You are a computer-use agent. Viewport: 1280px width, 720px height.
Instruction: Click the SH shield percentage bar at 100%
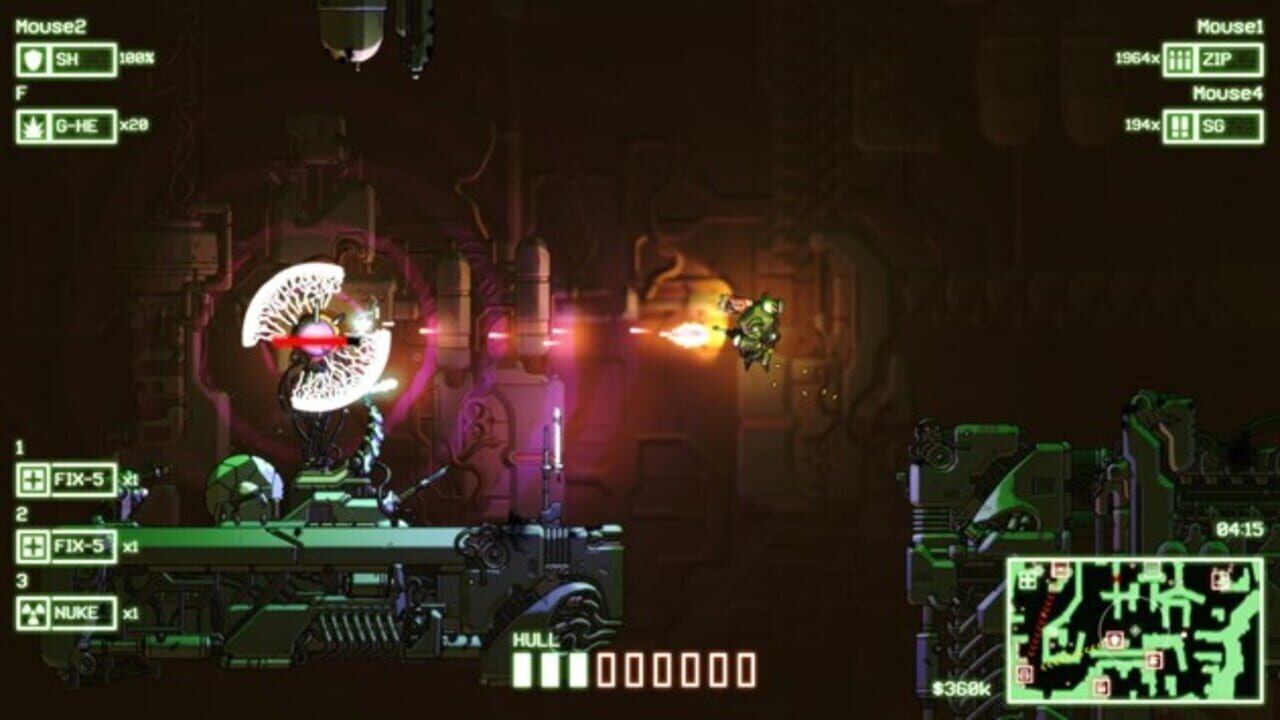pyautogui.click(x=90, y=58)
